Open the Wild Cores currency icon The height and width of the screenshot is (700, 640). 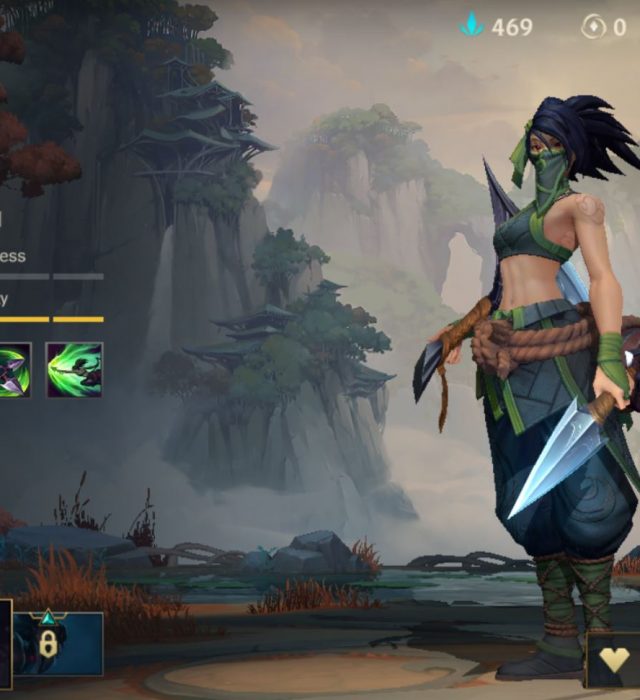[594, 27]
